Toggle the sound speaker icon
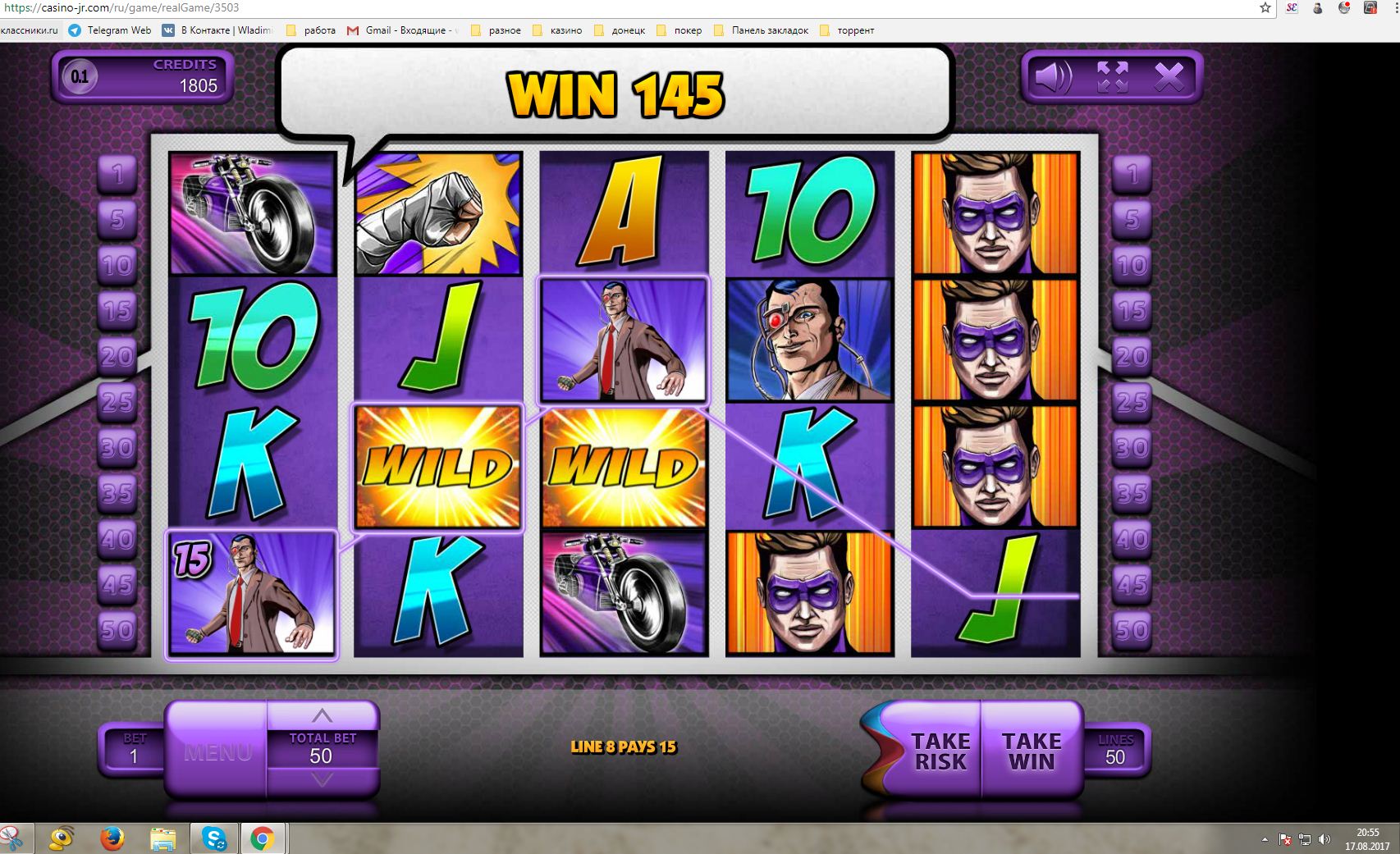 (1053, 78)
